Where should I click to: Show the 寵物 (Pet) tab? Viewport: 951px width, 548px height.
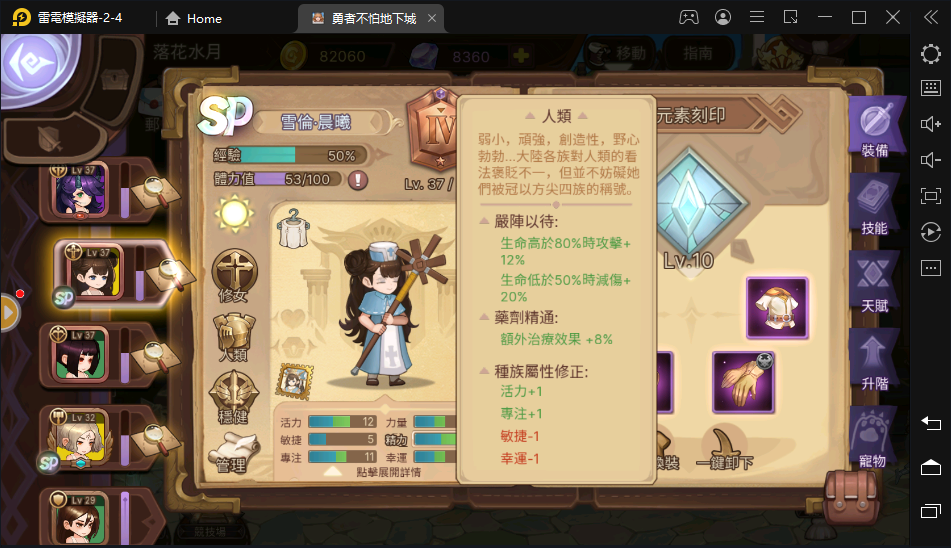tap(873, 438)
